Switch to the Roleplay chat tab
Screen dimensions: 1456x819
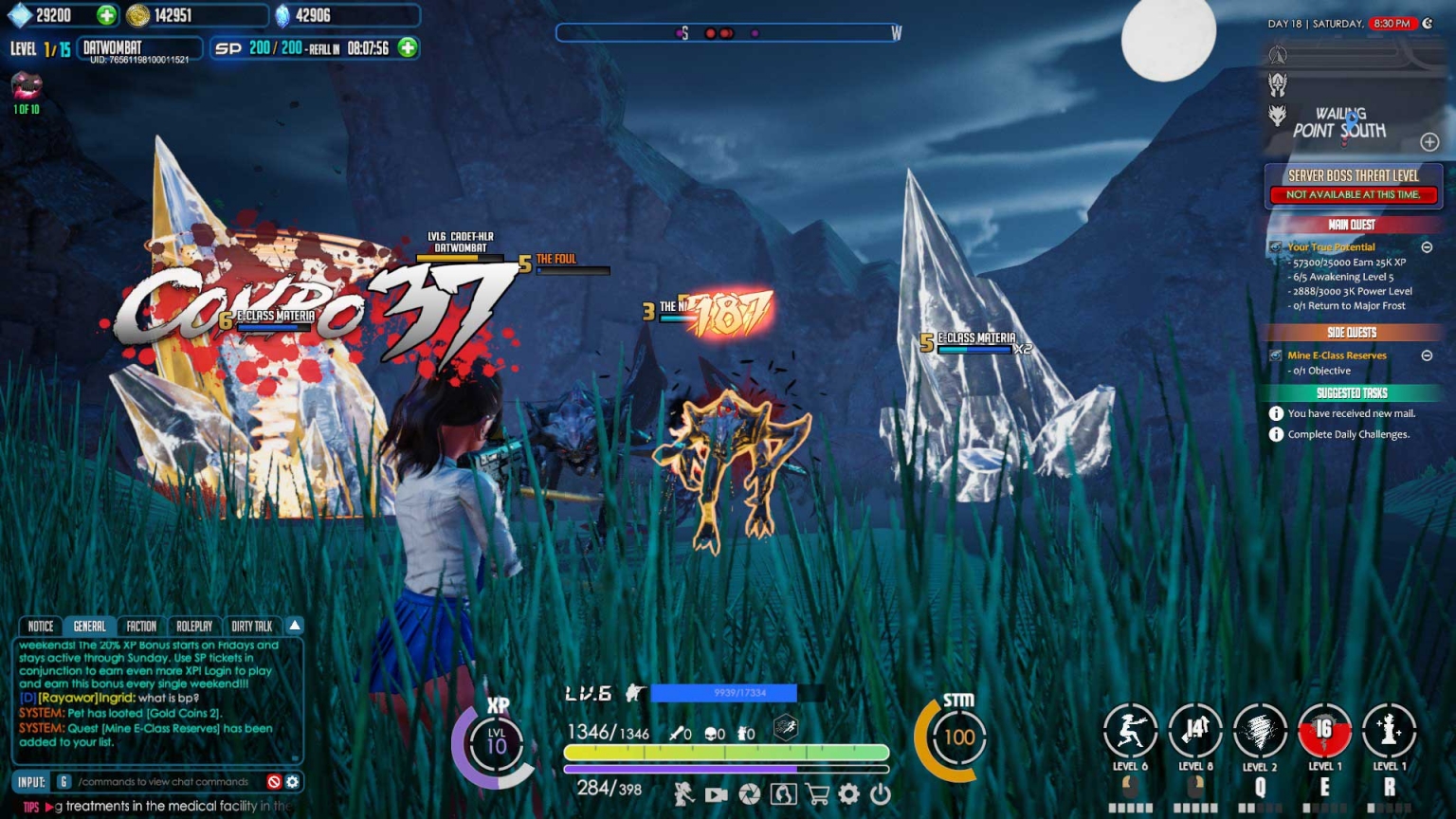pos(194,627)
